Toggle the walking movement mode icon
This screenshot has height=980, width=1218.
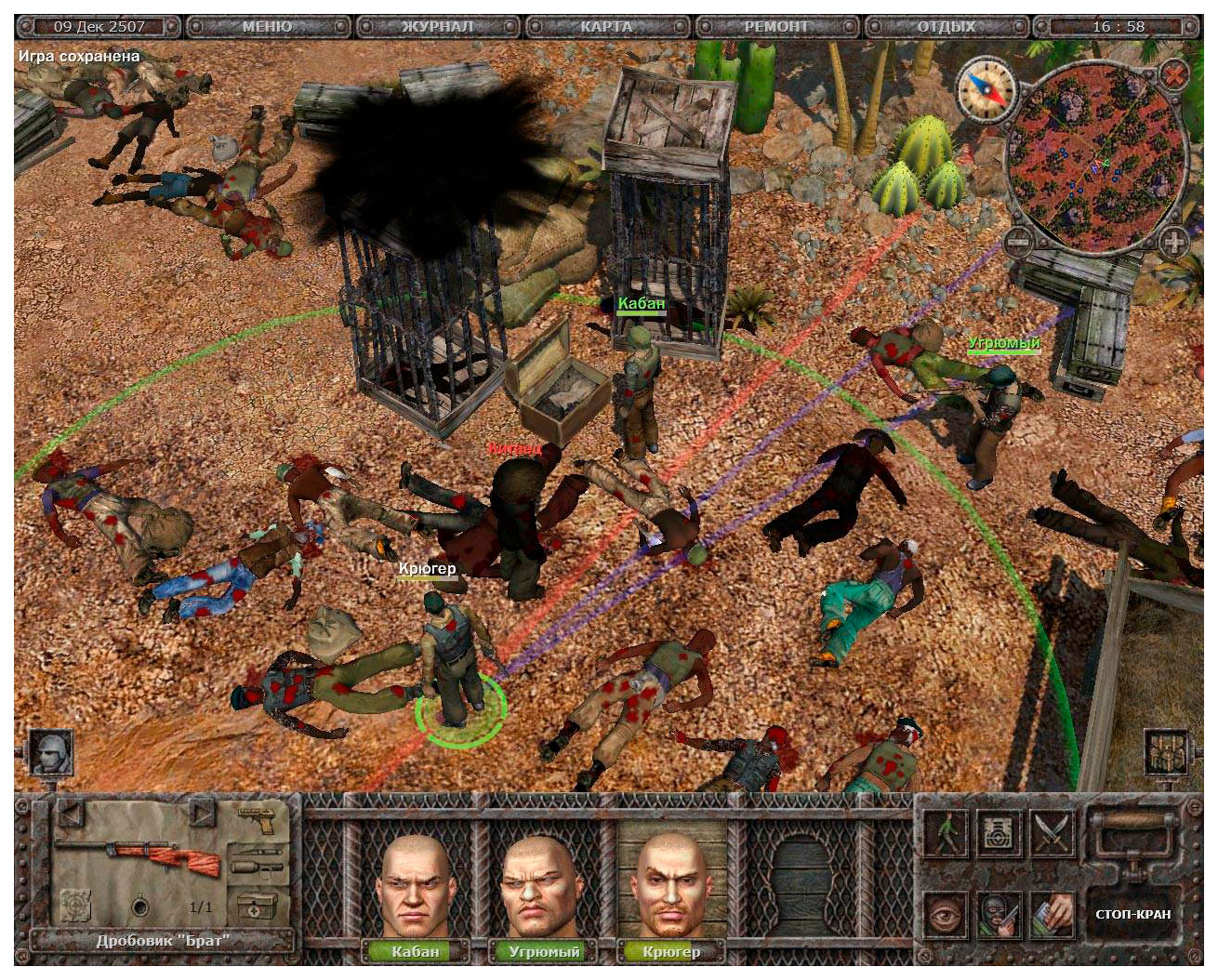(x=946, y=830)
